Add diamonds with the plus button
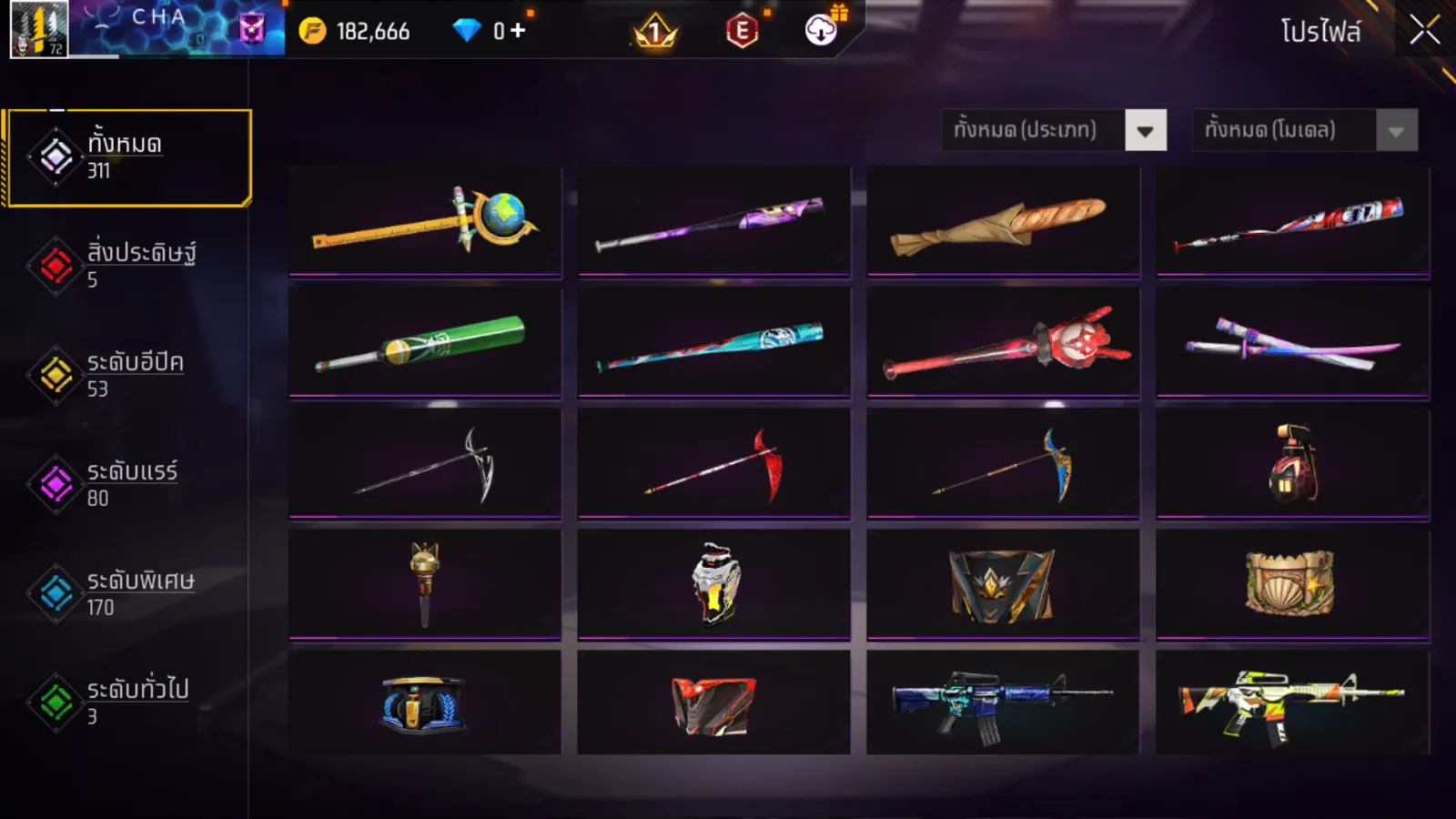Image resolution: width=1456 pixels, height=819 pixels. point(518,31)
